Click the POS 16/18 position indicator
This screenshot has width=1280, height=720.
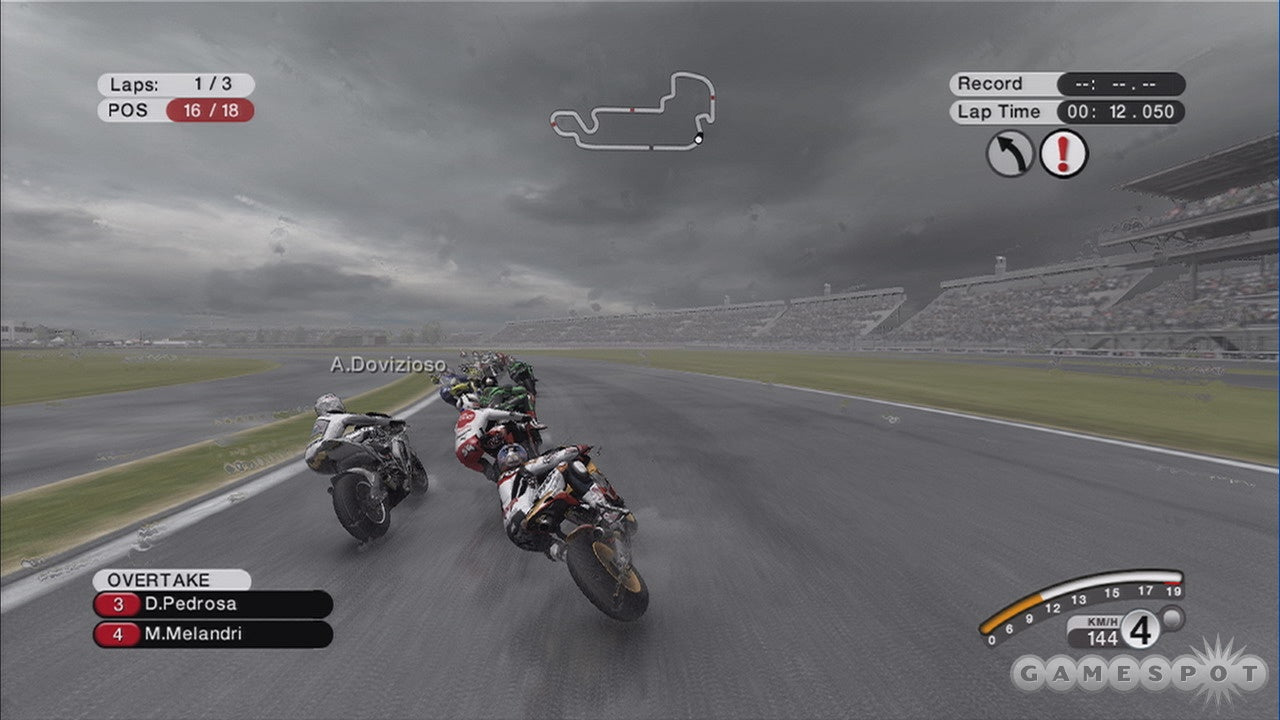coord(175,111)
